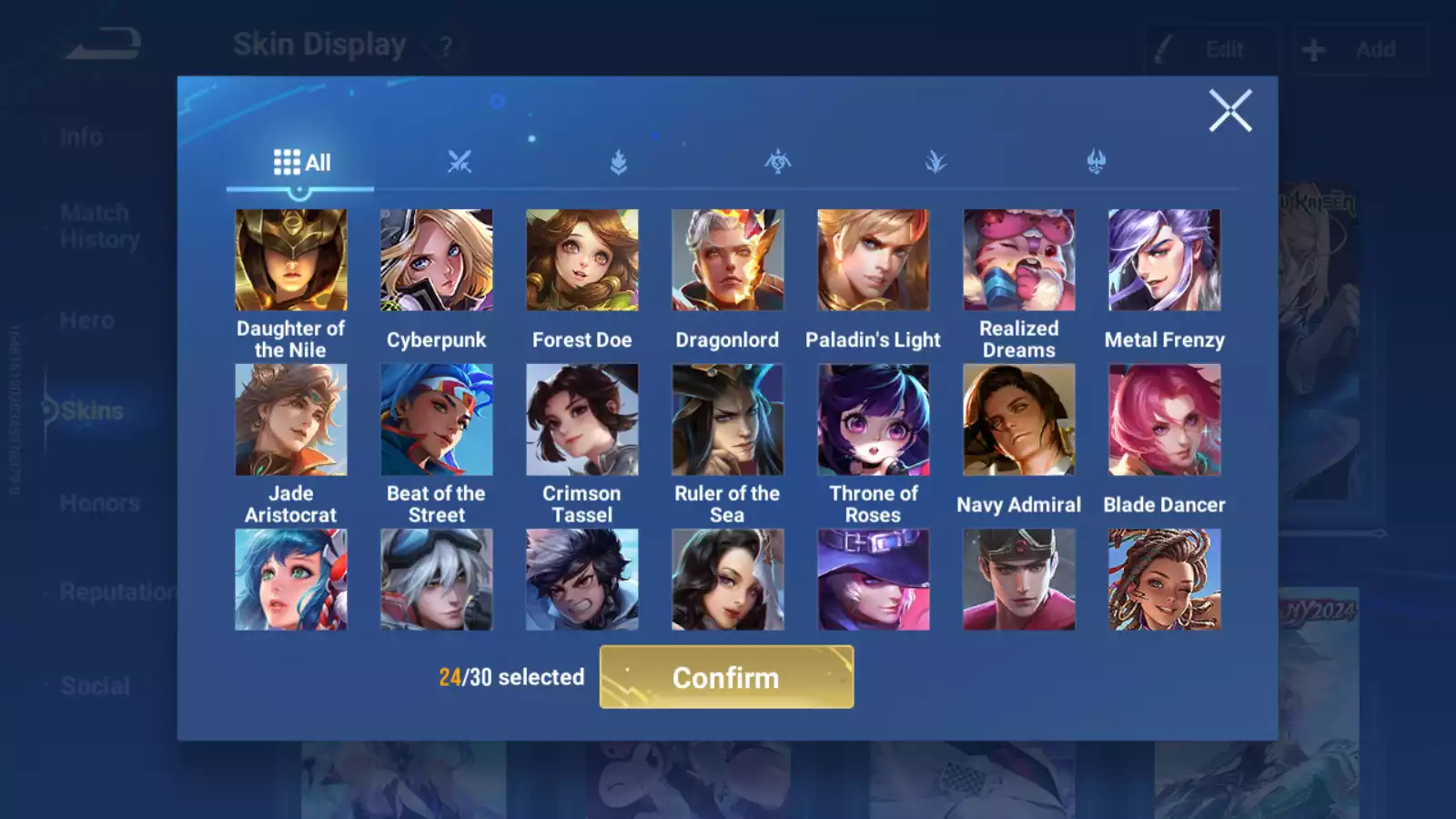Click the 24/30 selected counter
The height and width of the screenshot is (819, 1456).
tap(511, 677)
